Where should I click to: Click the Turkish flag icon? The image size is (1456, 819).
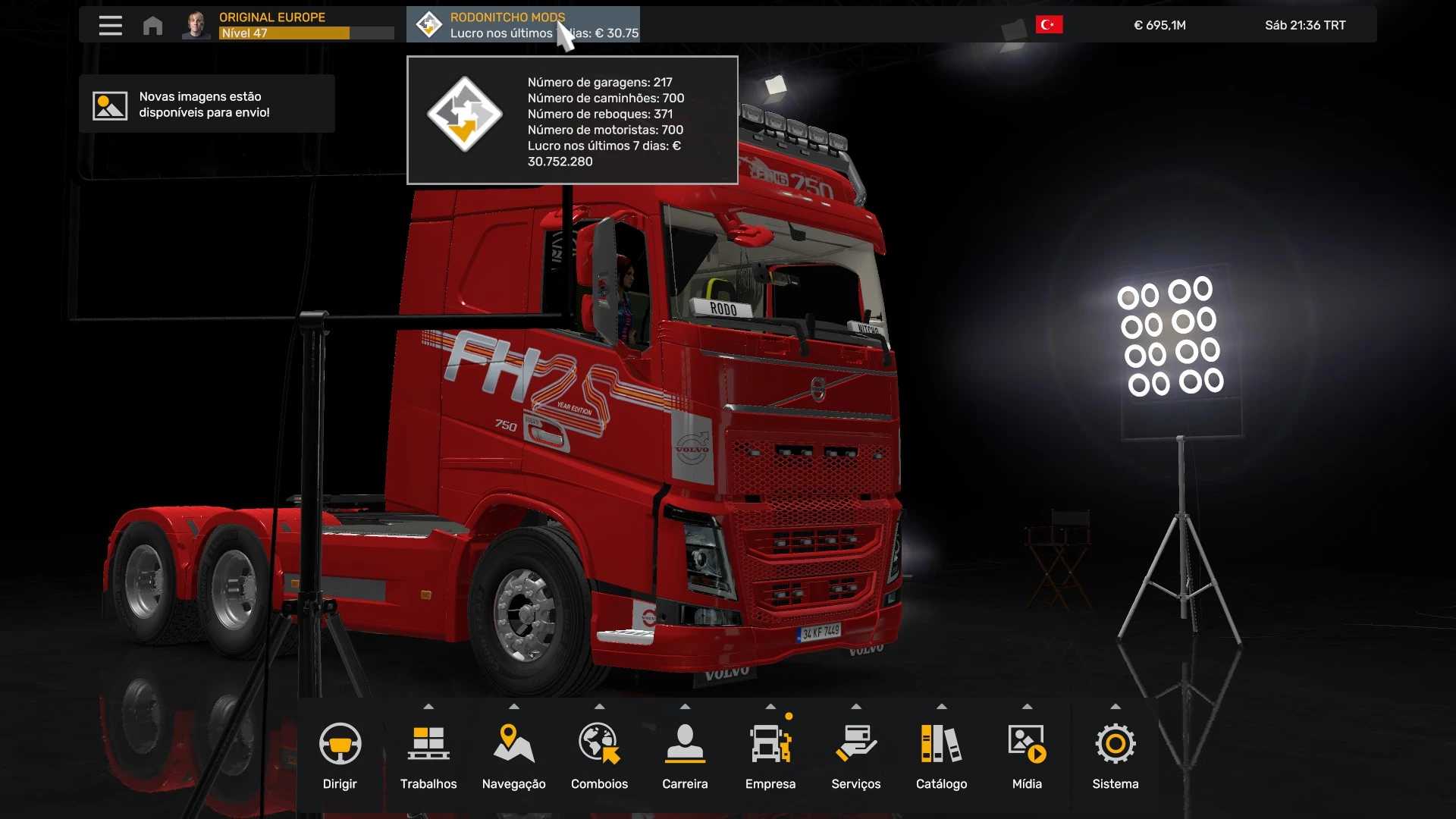pyautogui.click(x=1049, y=25)
